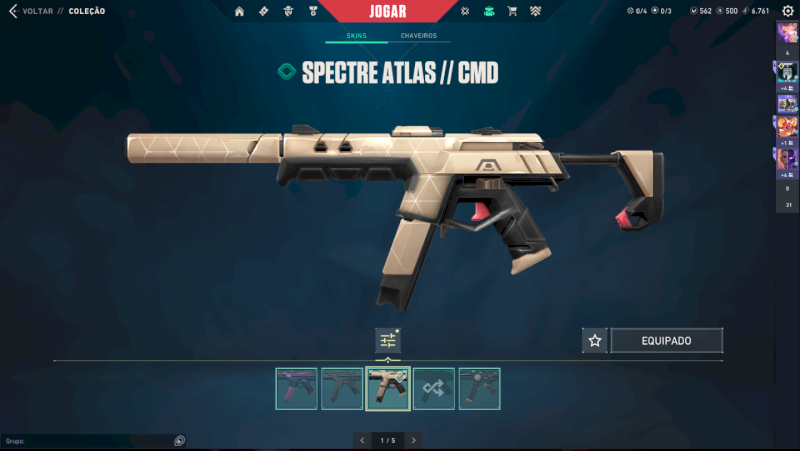Screen dimensions: 800x451
Task: Go back with the Voltar arrow
Action: [12, 11]
